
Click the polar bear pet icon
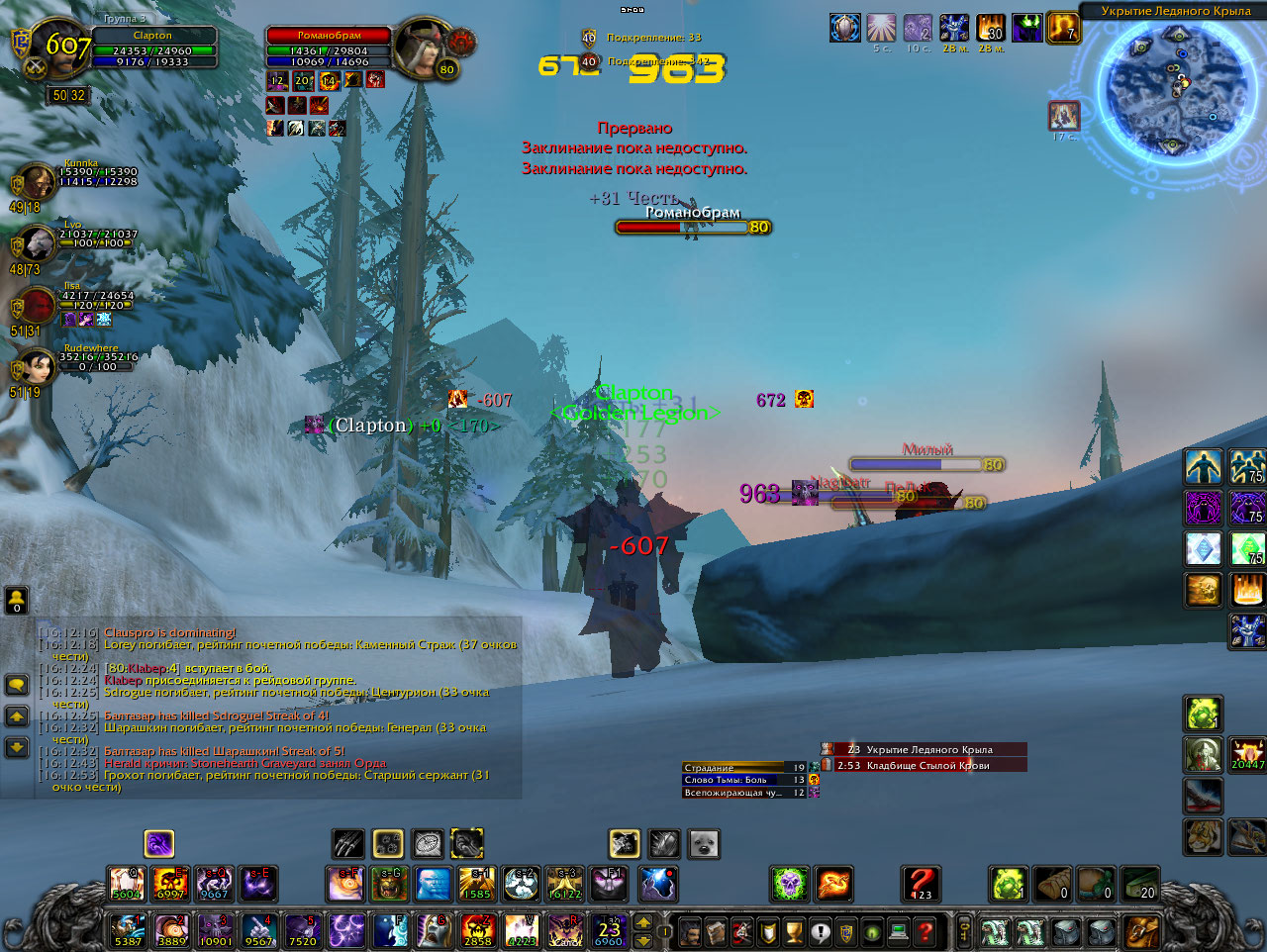coord(704,843)
